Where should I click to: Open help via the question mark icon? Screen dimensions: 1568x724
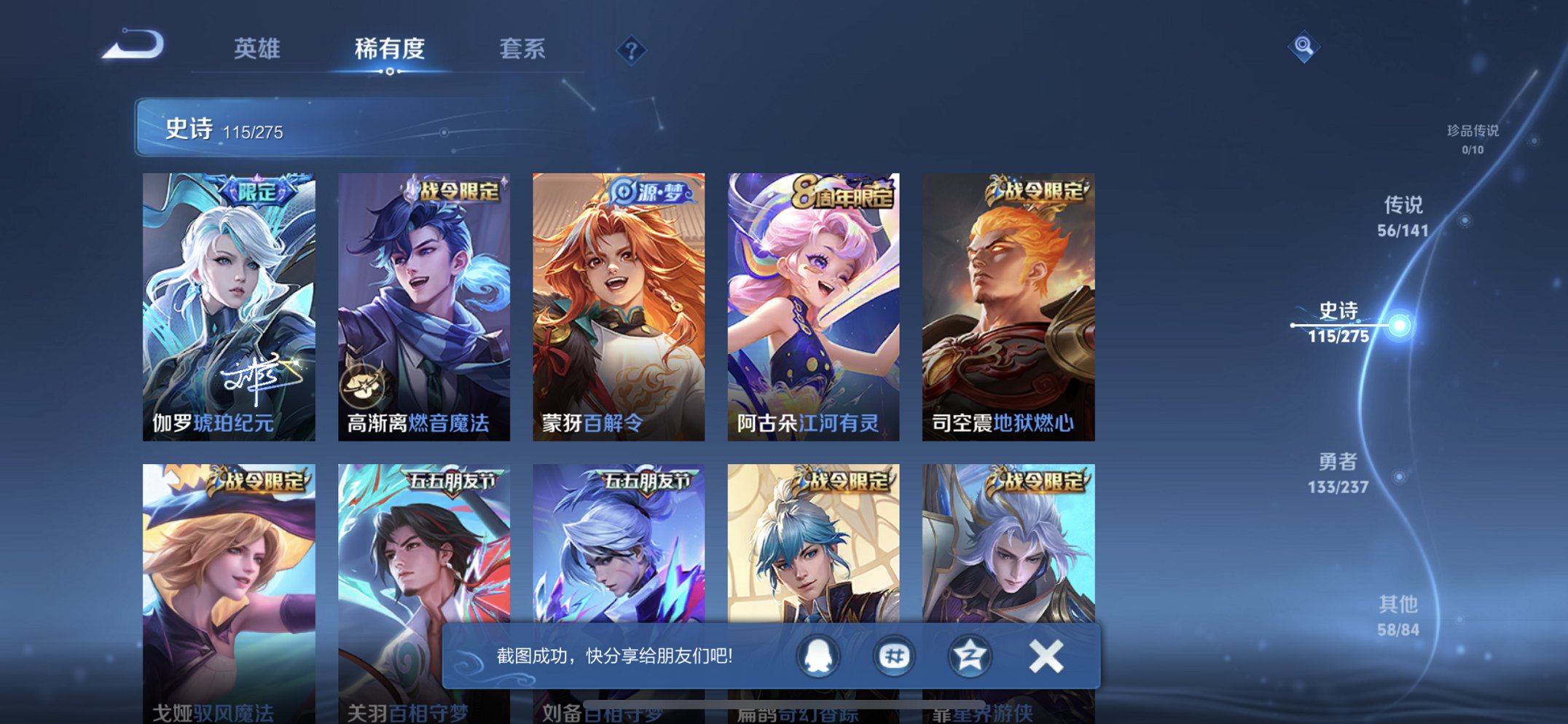point(632,50)
